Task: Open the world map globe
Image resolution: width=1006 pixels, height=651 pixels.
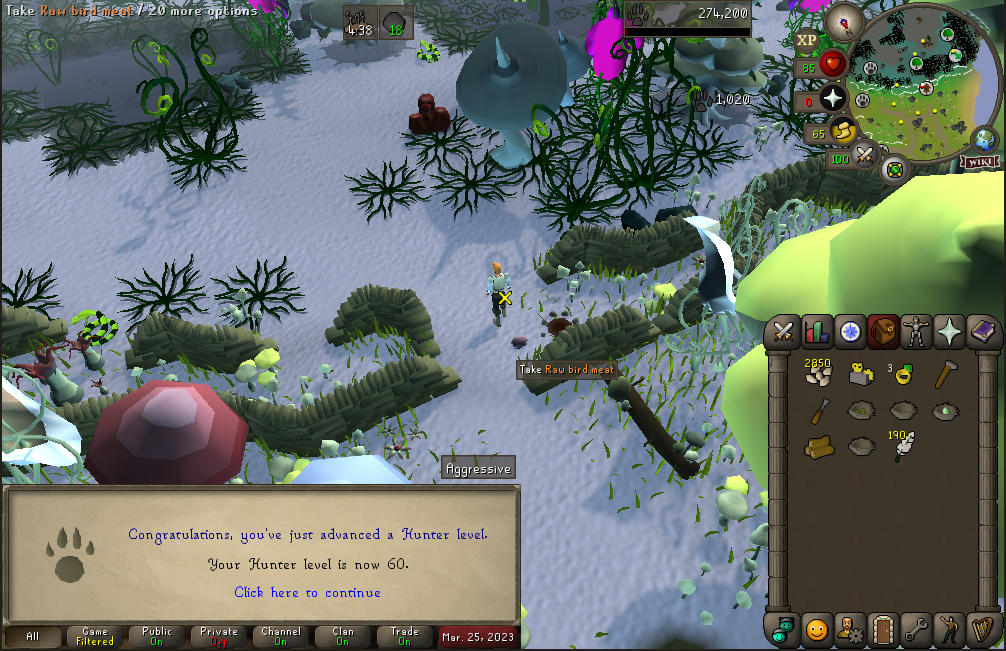Action: pos(983,139)
